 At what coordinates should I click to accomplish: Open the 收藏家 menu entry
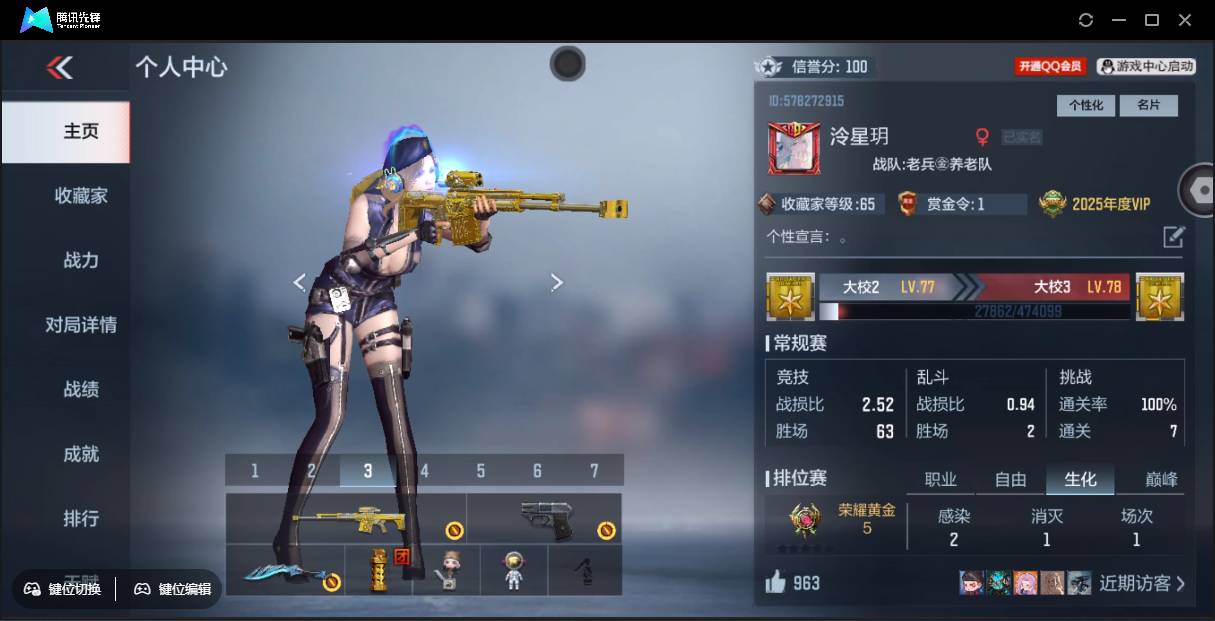tap(81, 196)
